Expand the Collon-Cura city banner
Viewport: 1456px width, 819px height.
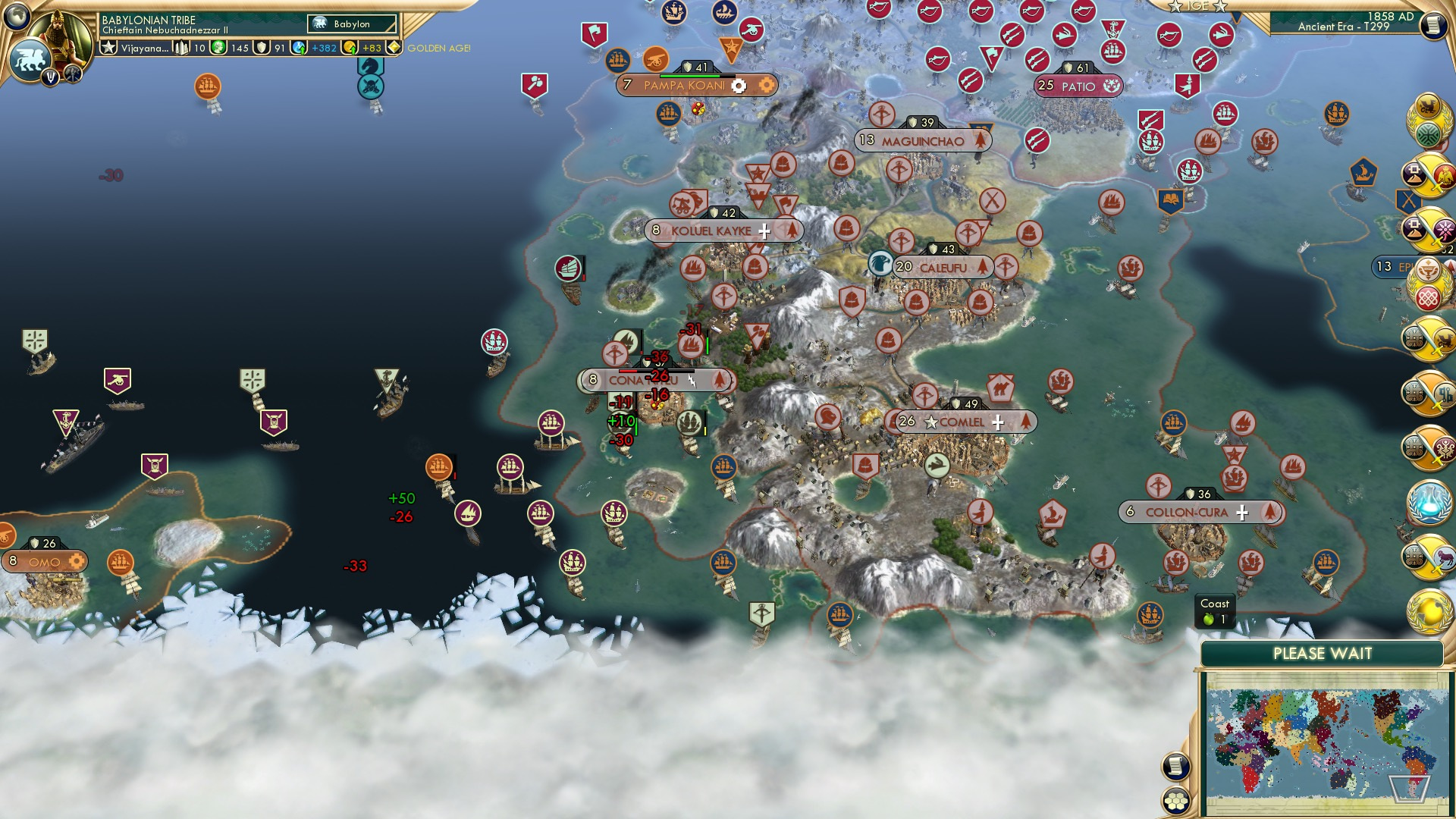tap(1241, 513)
